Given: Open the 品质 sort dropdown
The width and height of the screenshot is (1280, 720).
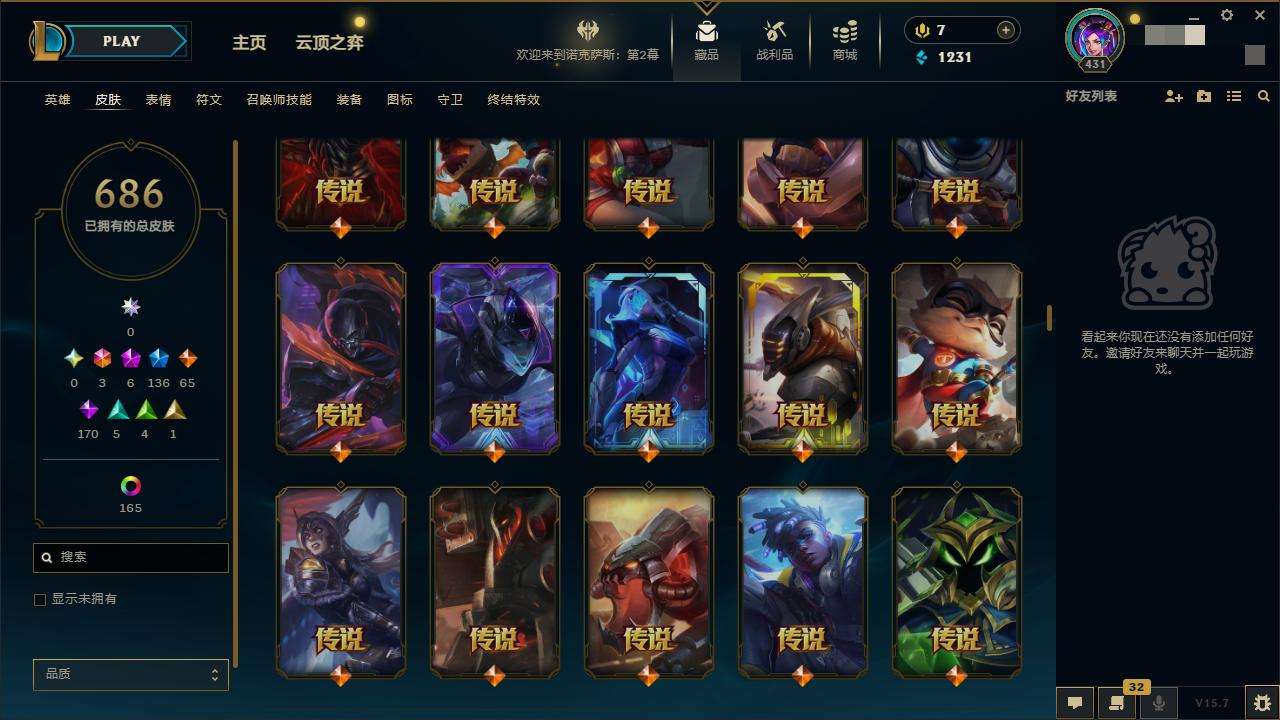Looking at the screenshot, I should click(x=131, y=675).
